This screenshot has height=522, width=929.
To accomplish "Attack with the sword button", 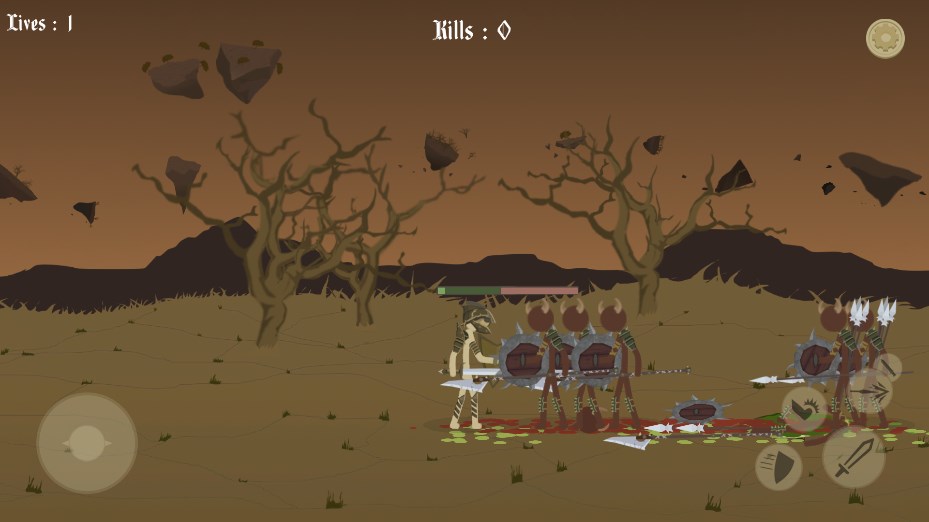I will (853, 457).
